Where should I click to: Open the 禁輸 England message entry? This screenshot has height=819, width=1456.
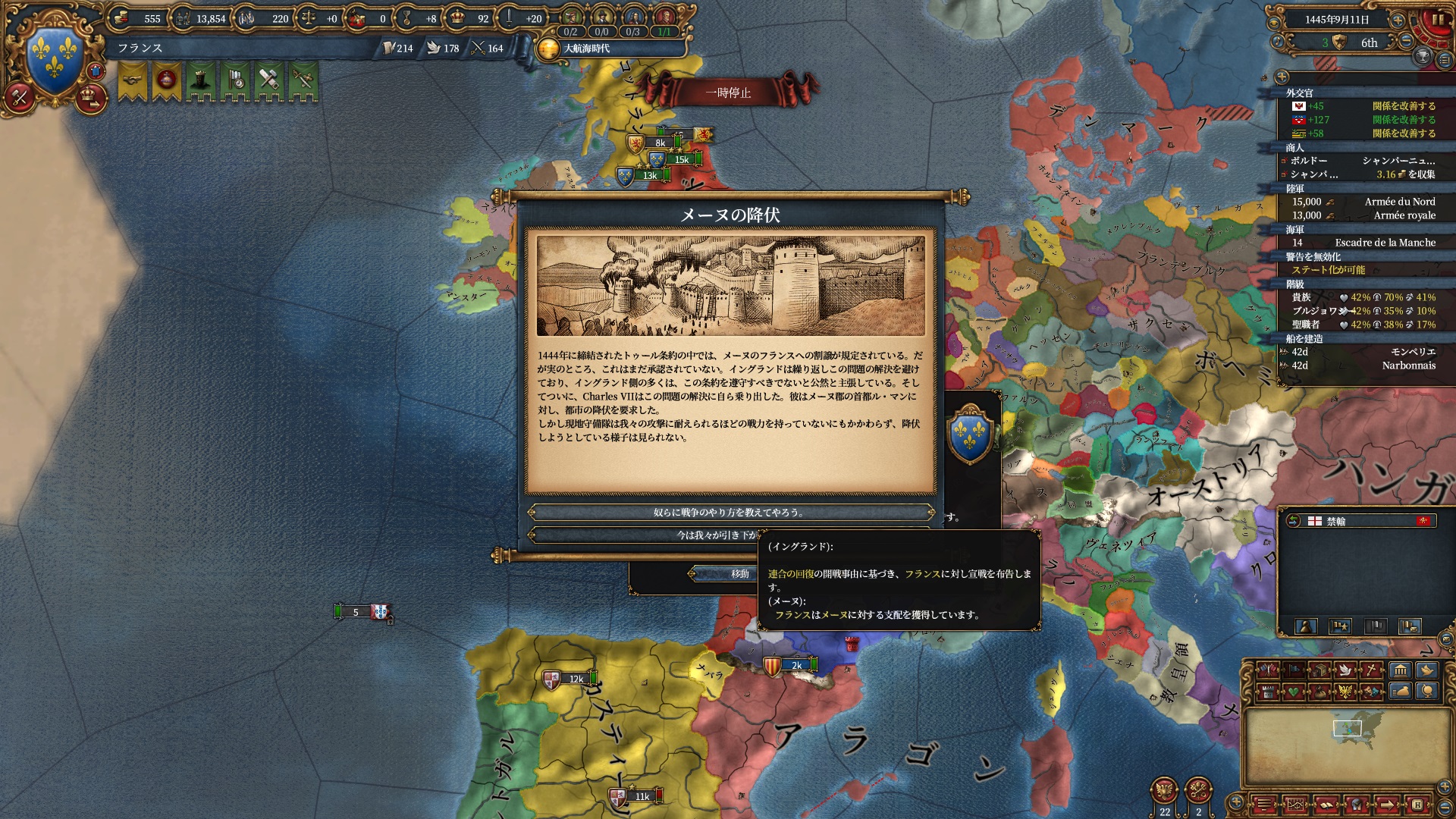[x=1357, y=521]
